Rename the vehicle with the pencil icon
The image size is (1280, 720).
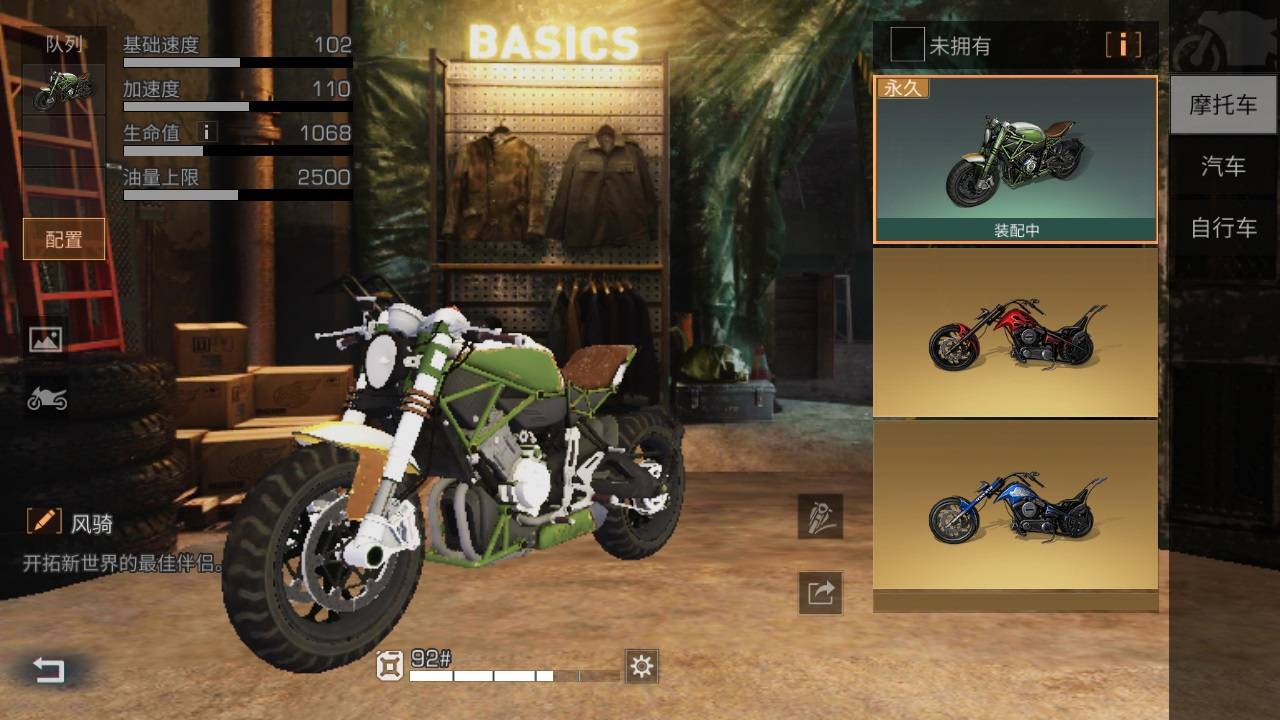point(44,521)
